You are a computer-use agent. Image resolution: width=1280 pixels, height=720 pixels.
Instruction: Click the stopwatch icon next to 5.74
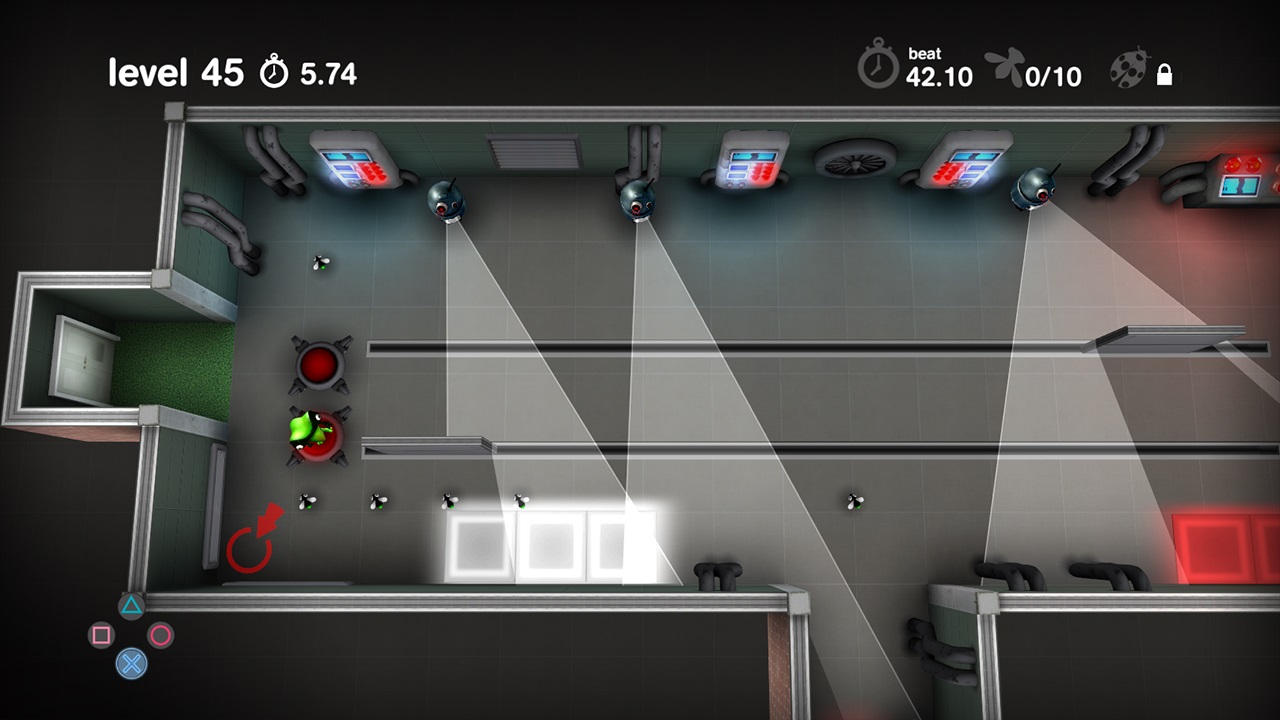(x=272, y=71)
